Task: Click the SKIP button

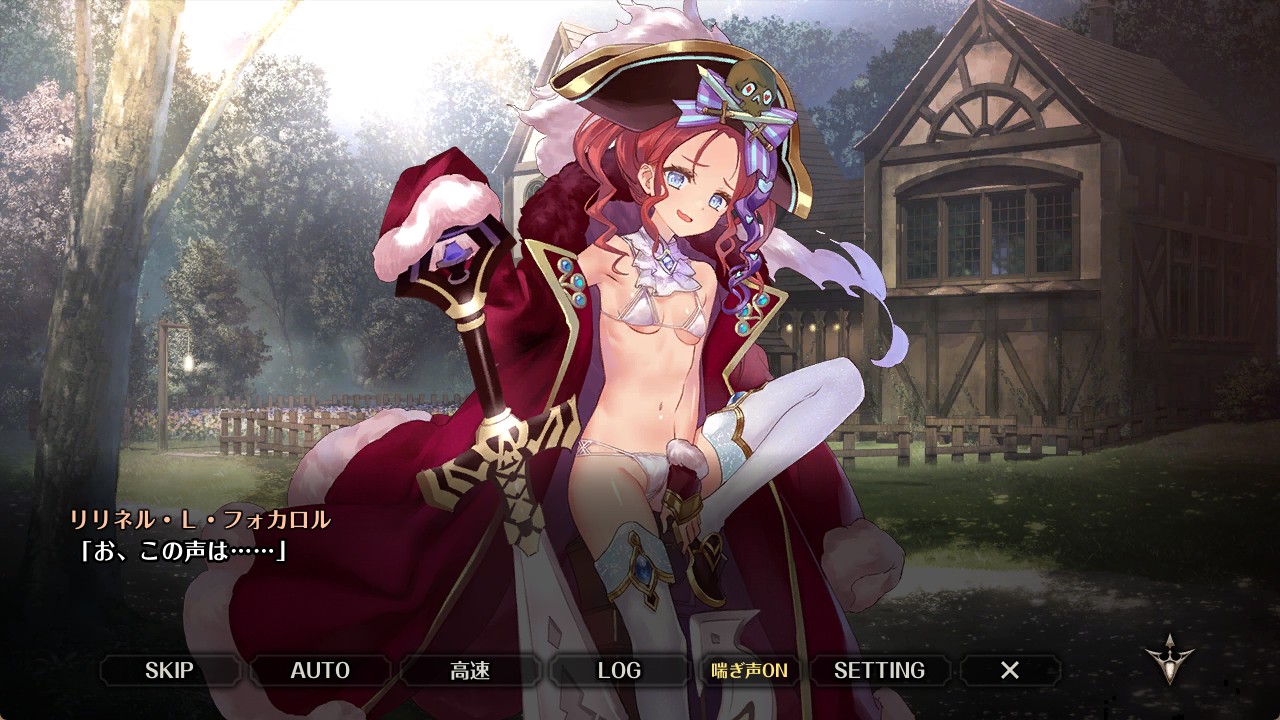Action: coord(169,670)
